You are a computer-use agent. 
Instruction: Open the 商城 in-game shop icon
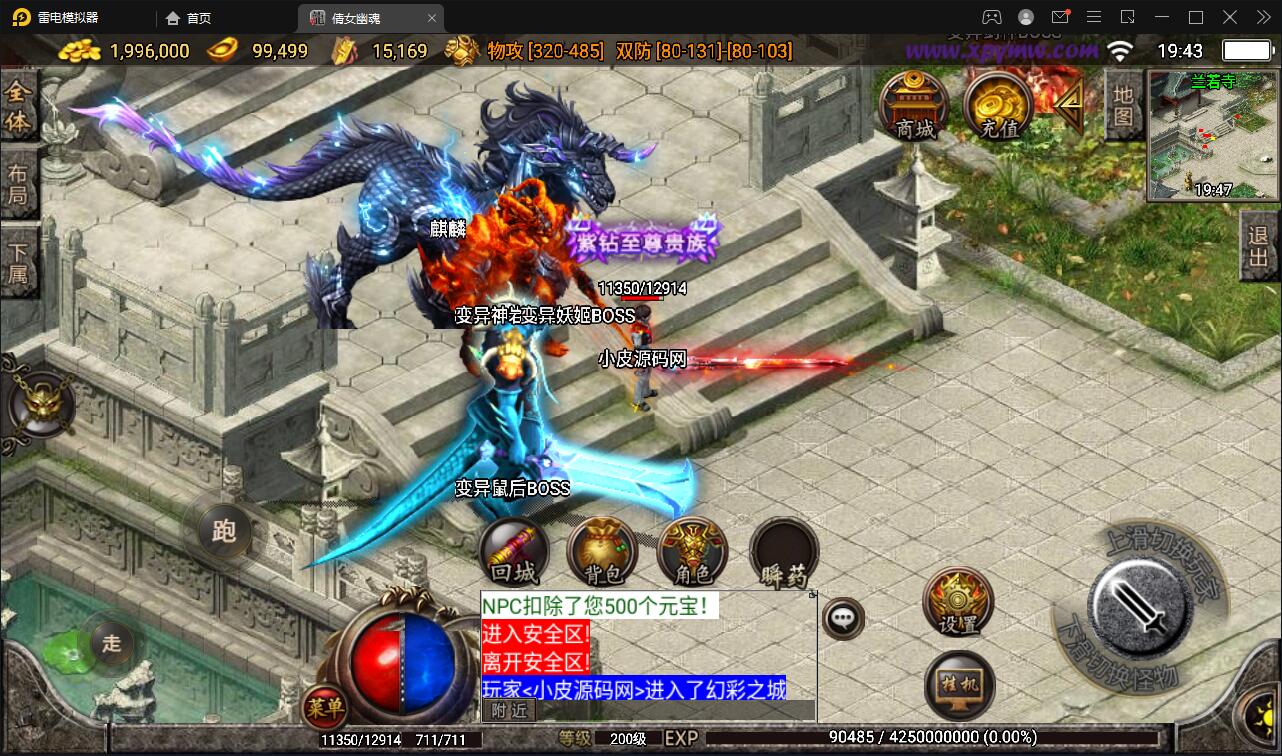(913, 107)
